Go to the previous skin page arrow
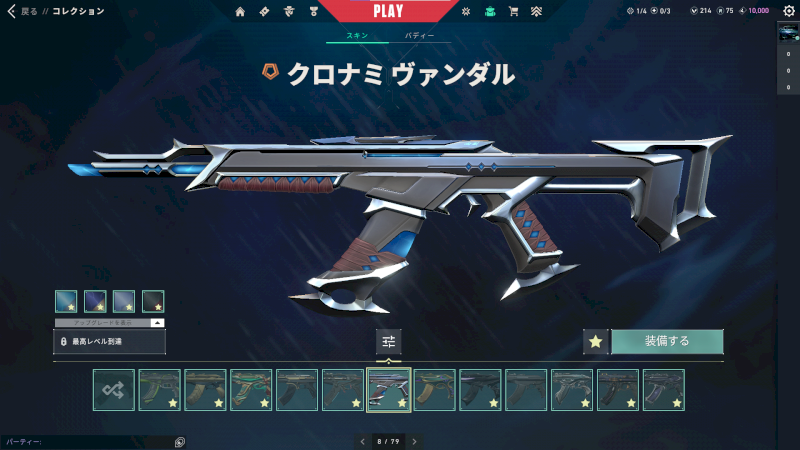Image resolution: width=800 pixels, height=450 pixels. point(363,441)
